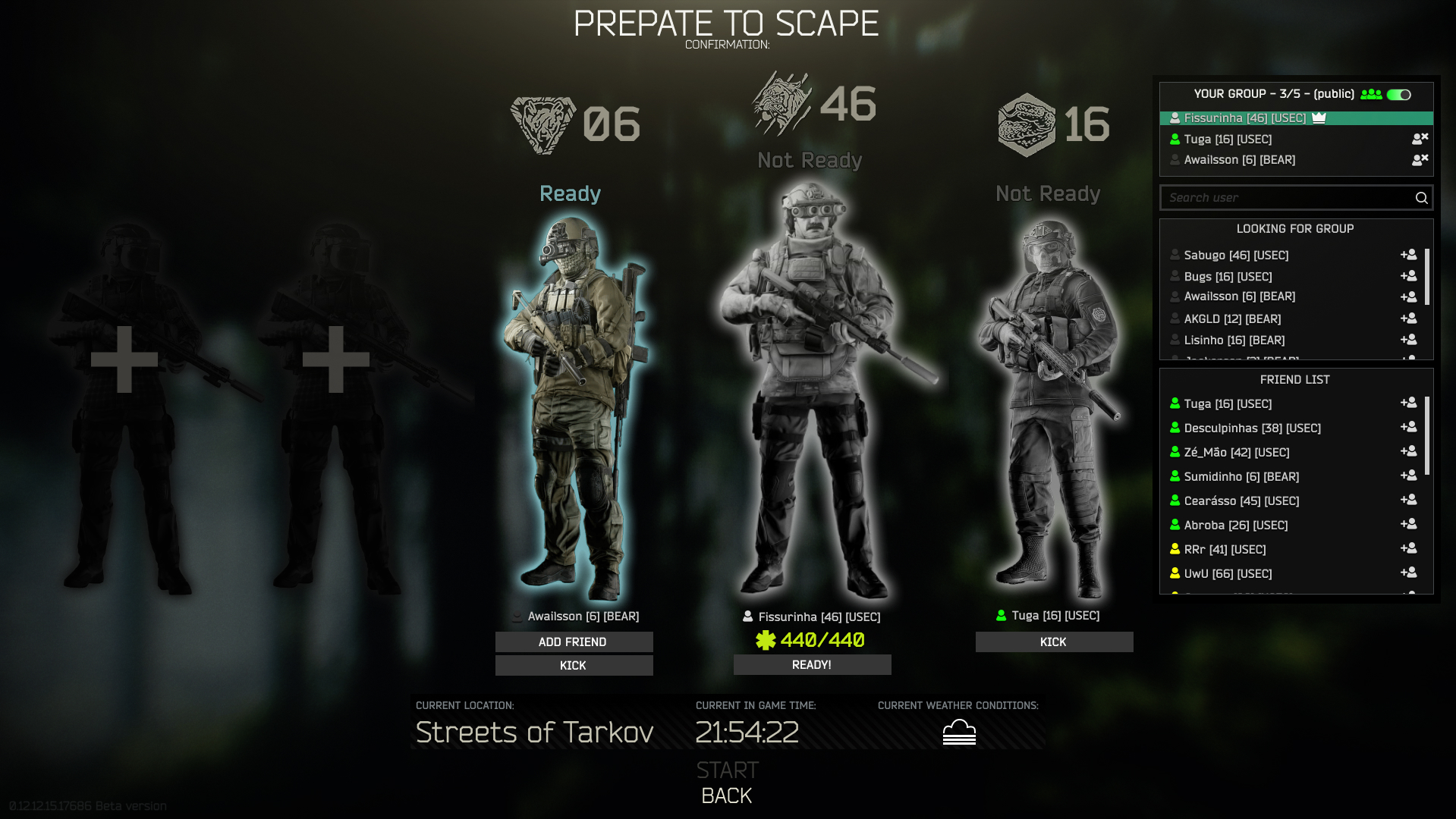Click the add-player icon next to Bugs
This screenshot has width=1456, height=819.
click(x=1409, y=276)
